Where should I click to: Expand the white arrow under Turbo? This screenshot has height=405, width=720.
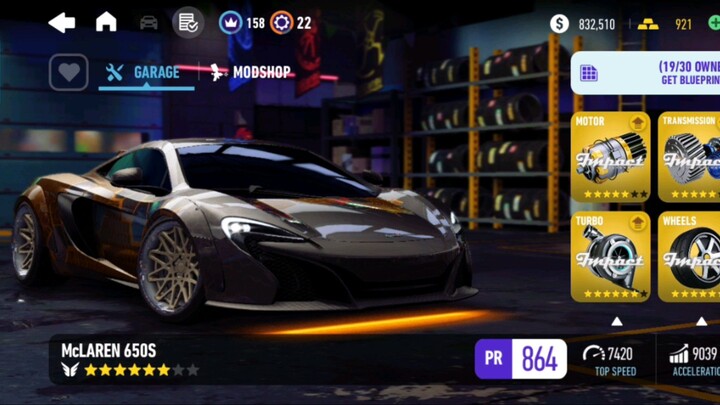click(617, 321)
